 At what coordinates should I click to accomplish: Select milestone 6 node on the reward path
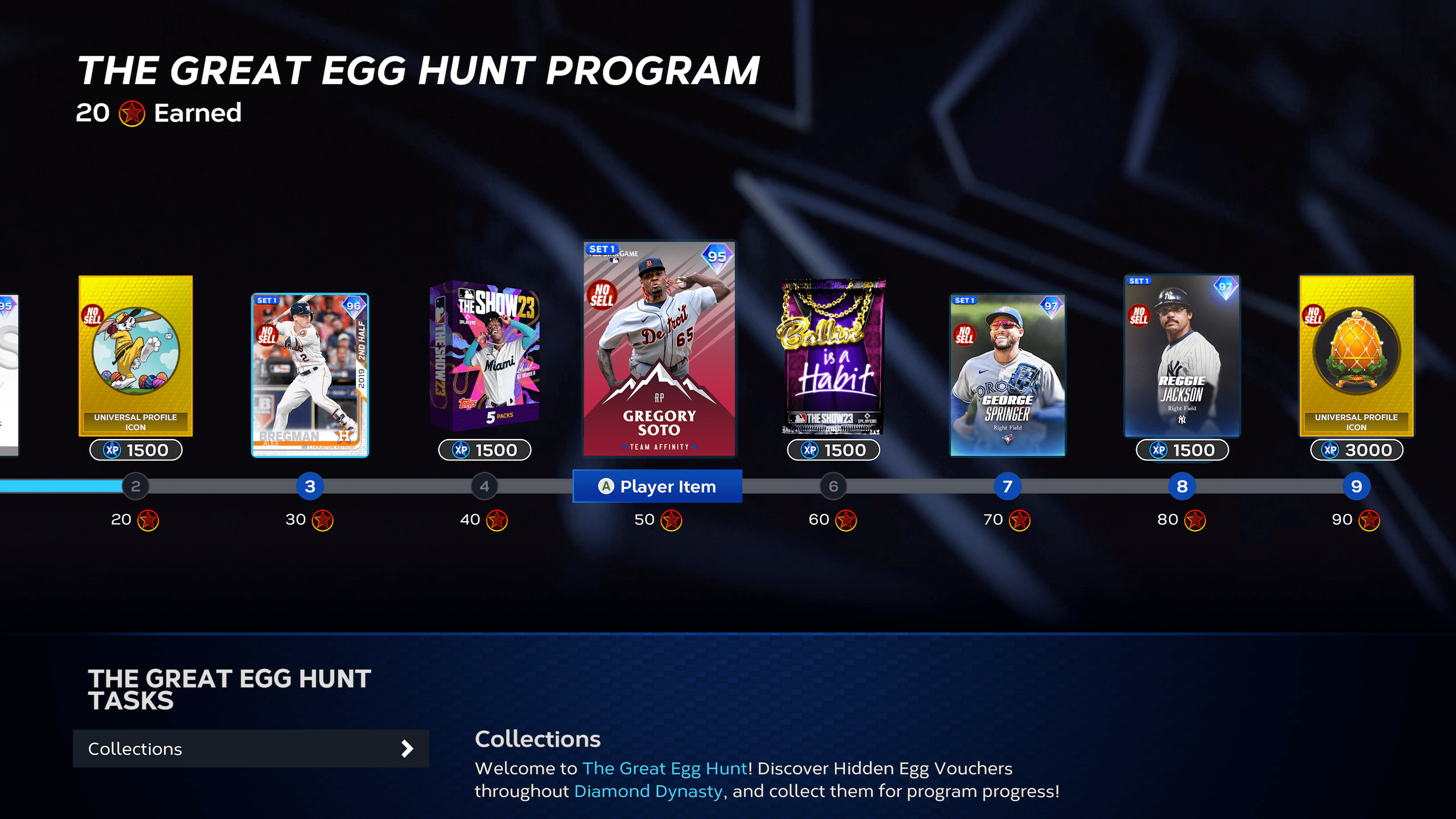[x=833, y=486]
